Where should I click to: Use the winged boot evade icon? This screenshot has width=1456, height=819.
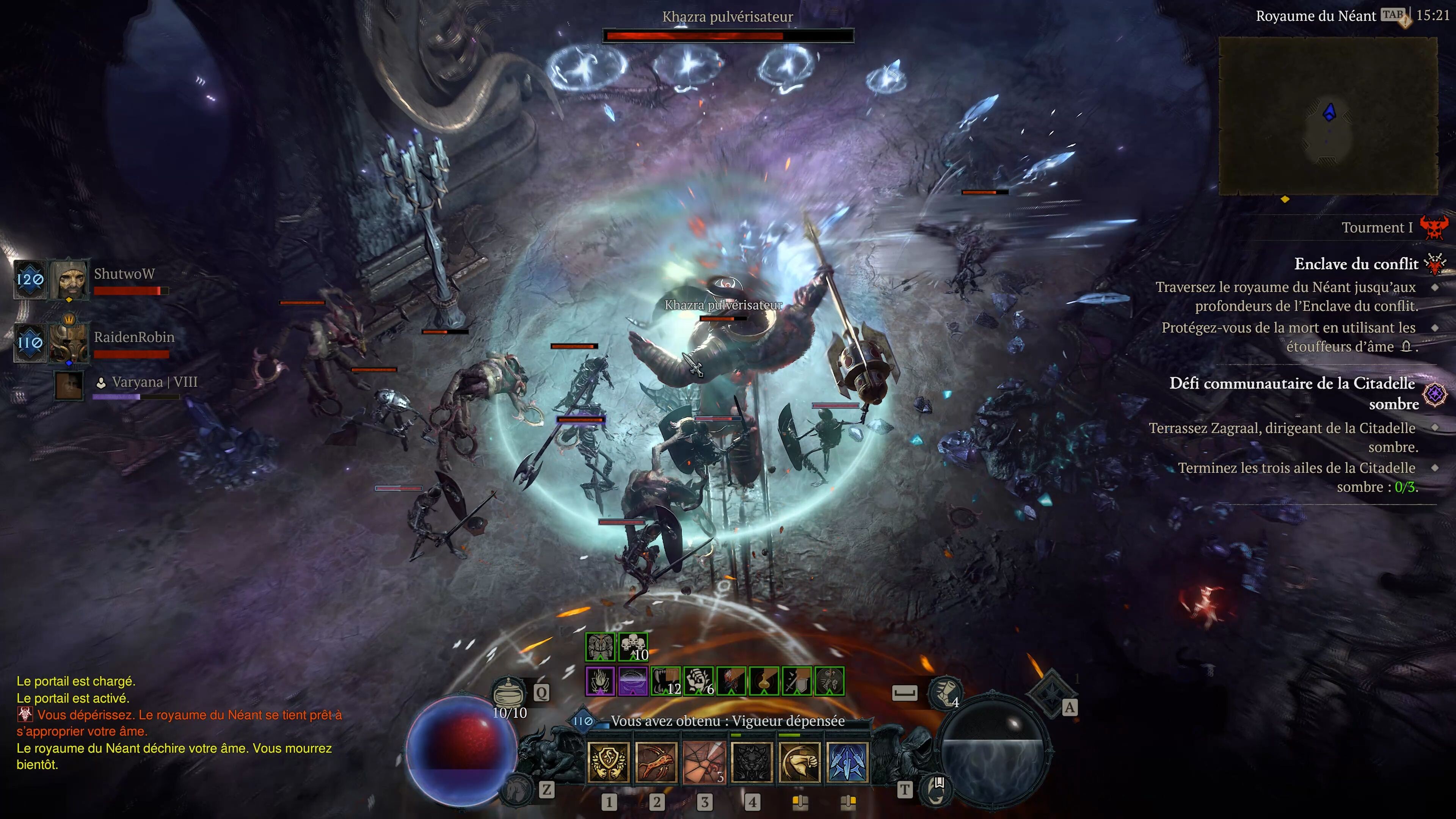pos(945,693)
